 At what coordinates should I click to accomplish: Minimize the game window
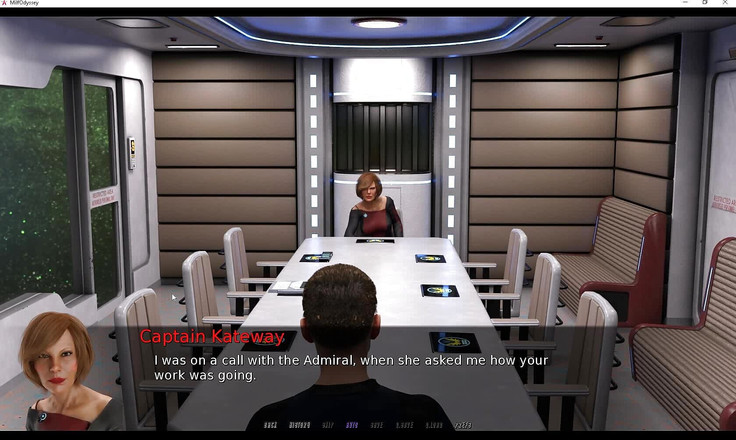click(x=682, y=3)
